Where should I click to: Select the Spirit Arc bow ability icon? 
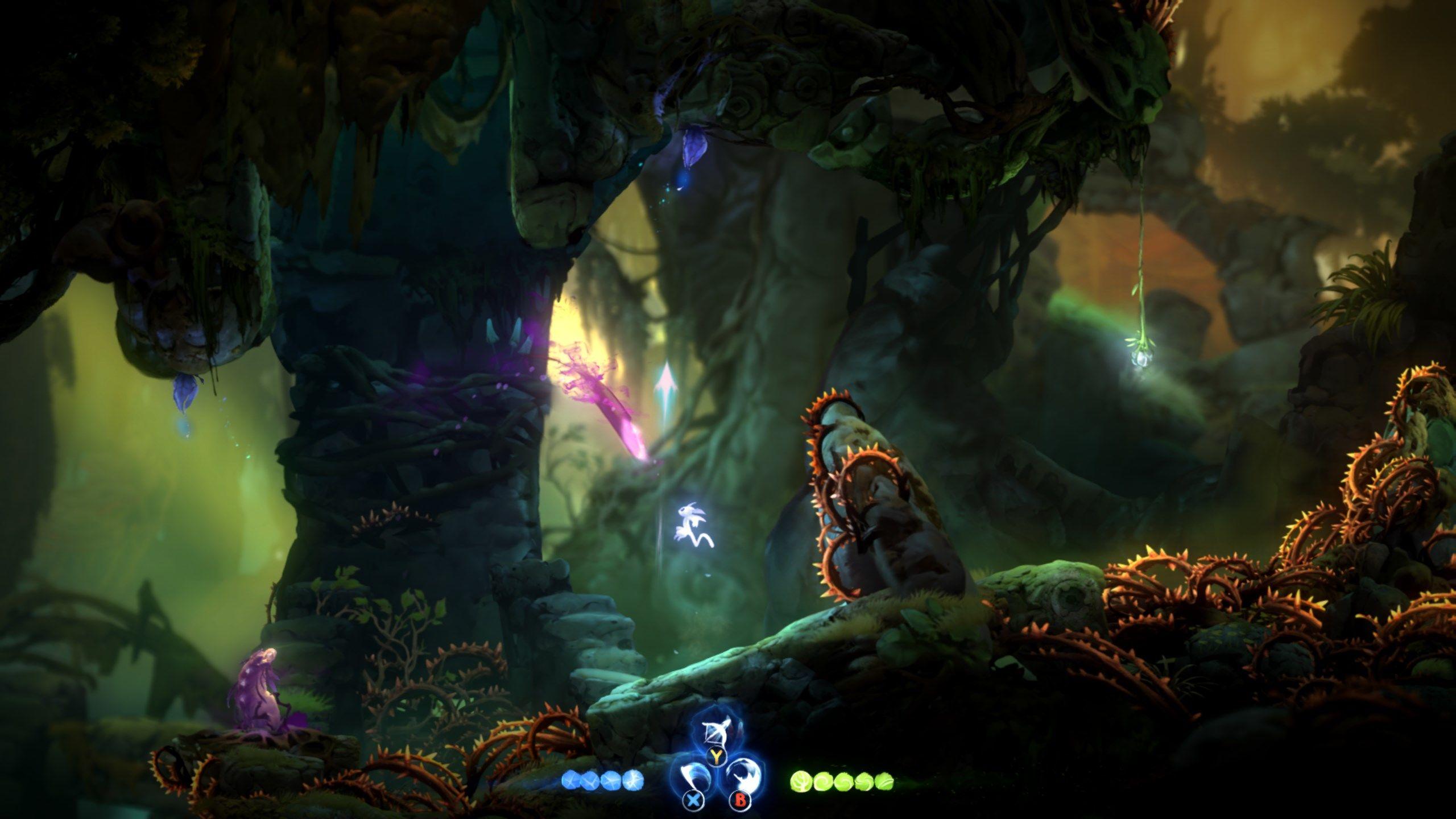coord(716,731)
